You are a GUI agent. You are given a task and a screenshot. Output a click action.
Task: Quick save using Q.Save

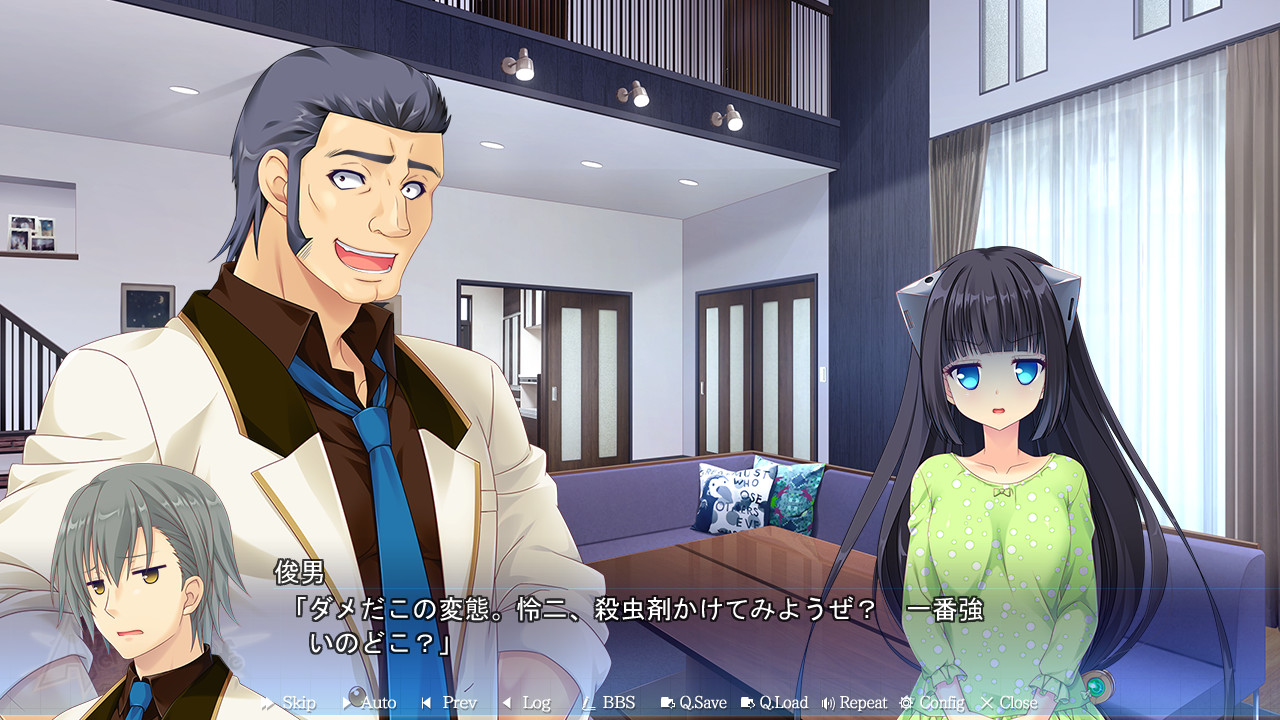703,701
